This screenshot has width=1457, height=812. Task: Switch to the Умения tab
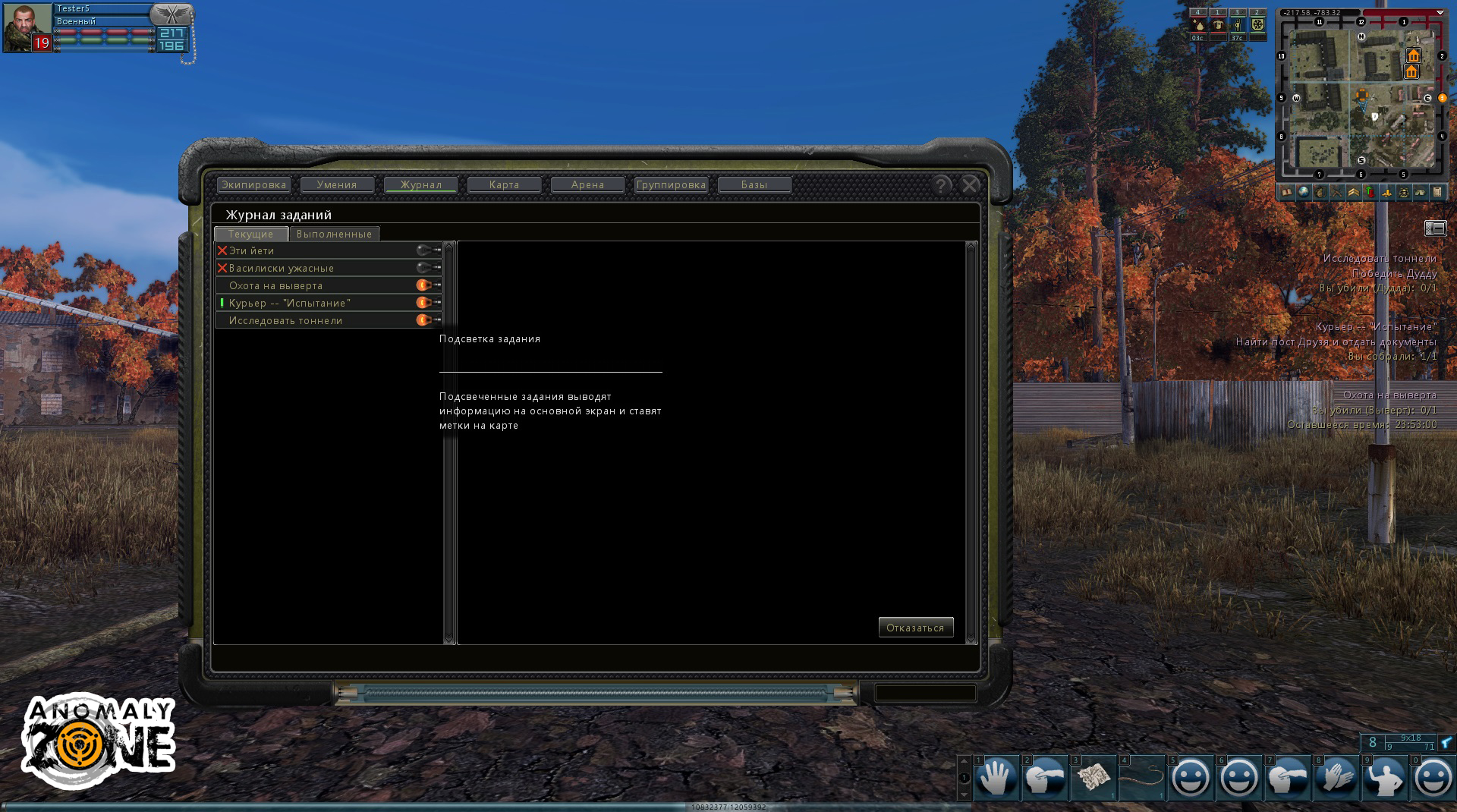[337, 184]
